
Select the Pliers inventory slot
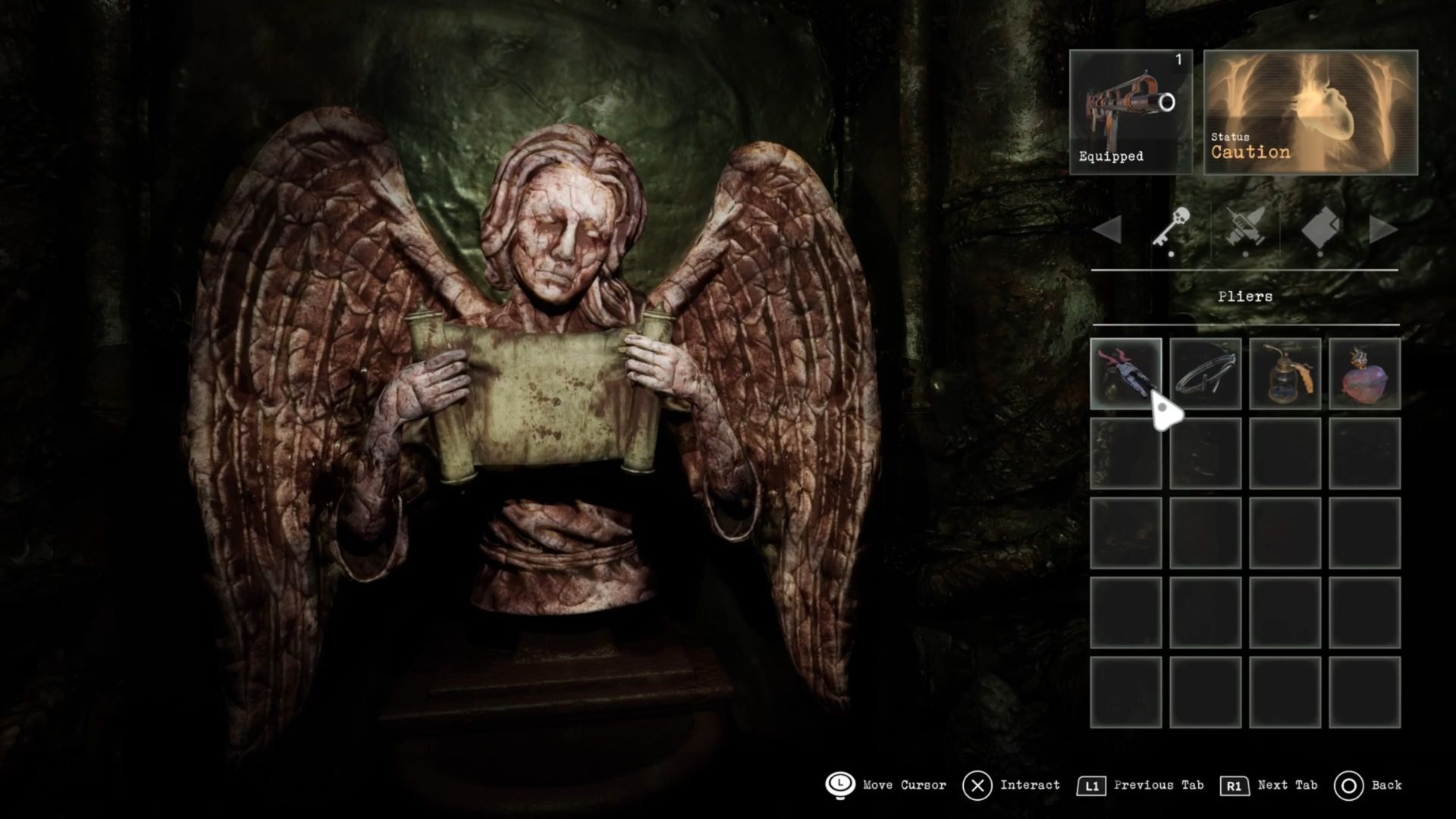(1125, 373)
